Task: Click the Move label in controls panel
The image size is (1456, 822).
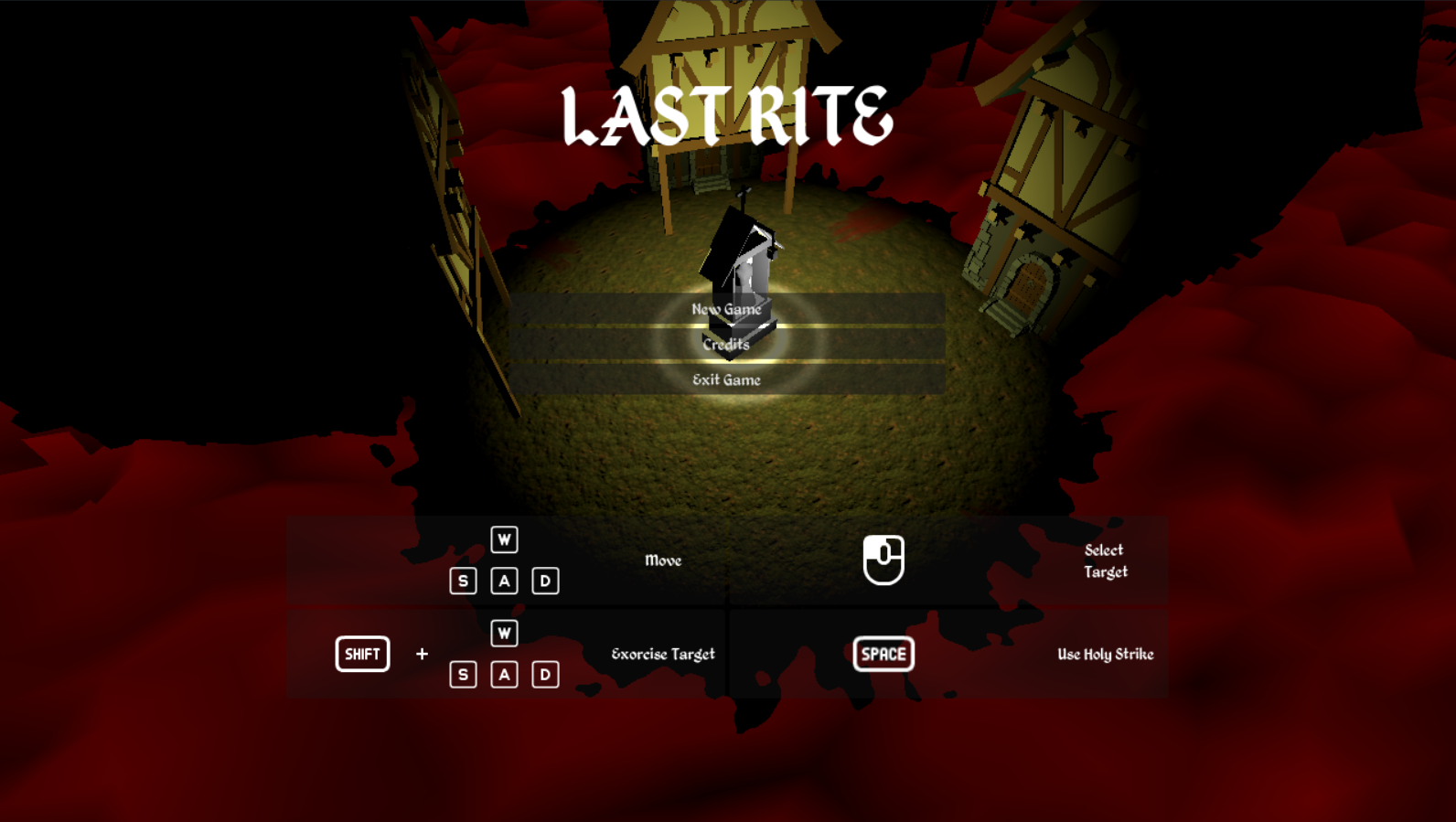Action: click(664, 560)
